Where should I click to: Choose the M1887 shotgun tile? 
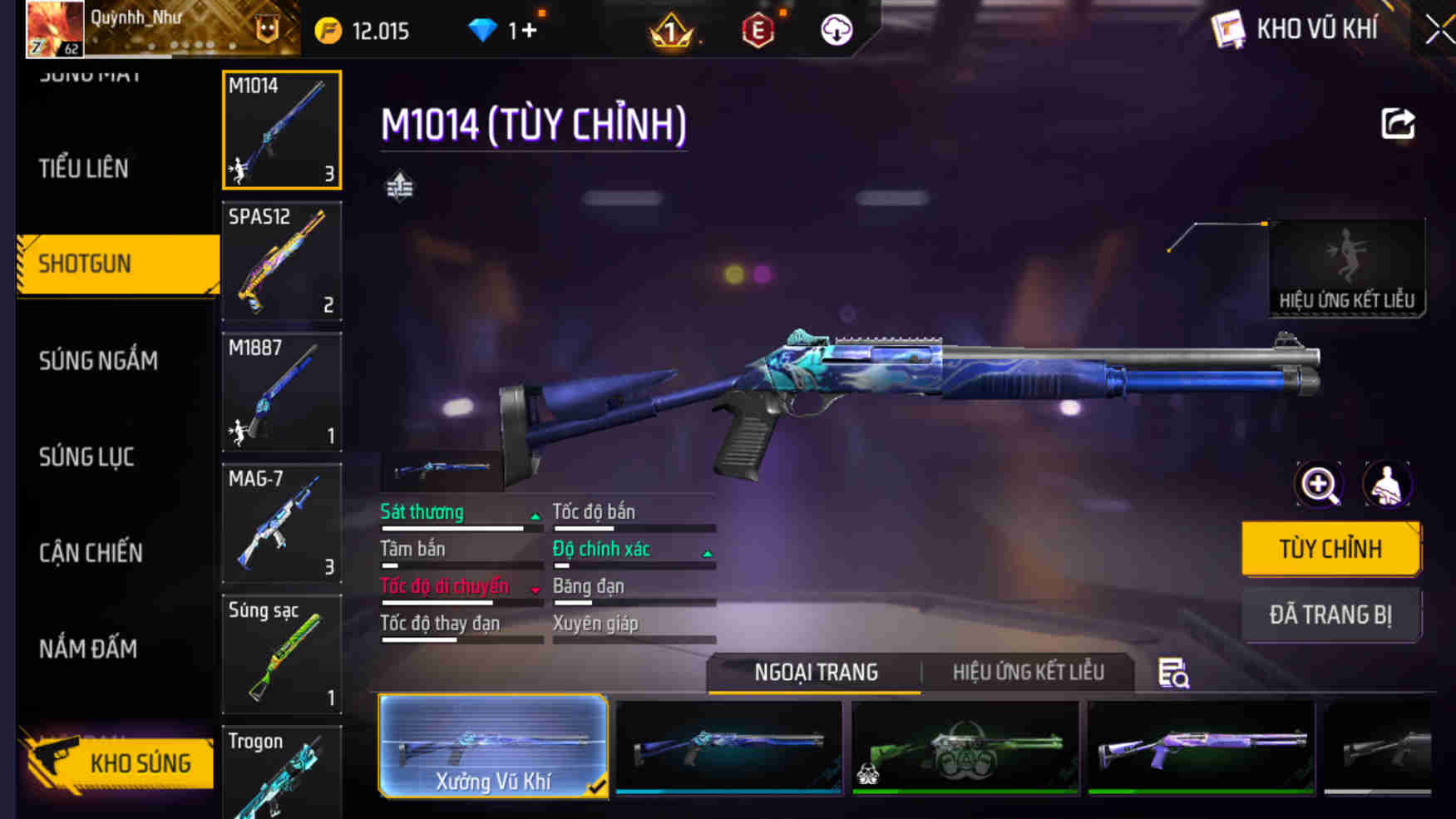282,392
